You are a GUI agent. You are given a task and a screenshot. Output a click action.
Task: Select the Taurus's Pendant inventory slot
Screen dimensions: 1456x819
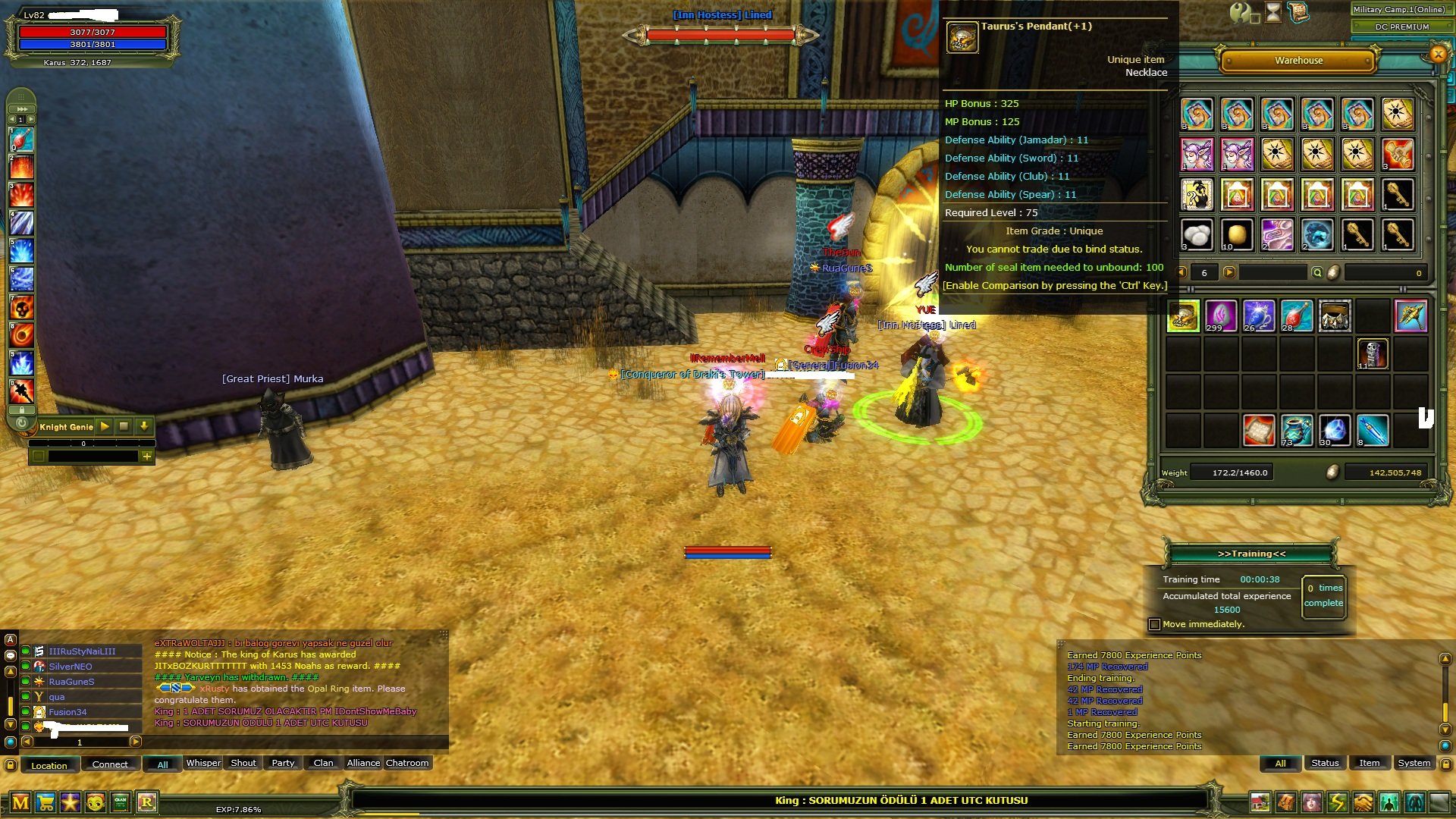point(1183,316)
